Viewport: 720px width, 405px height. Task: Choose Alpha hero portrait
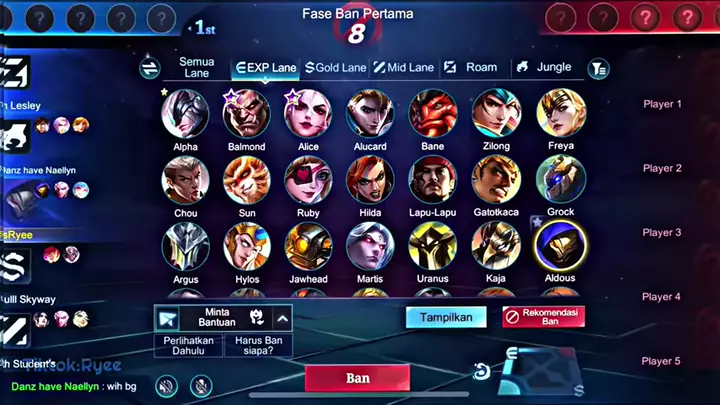(185, 114)
